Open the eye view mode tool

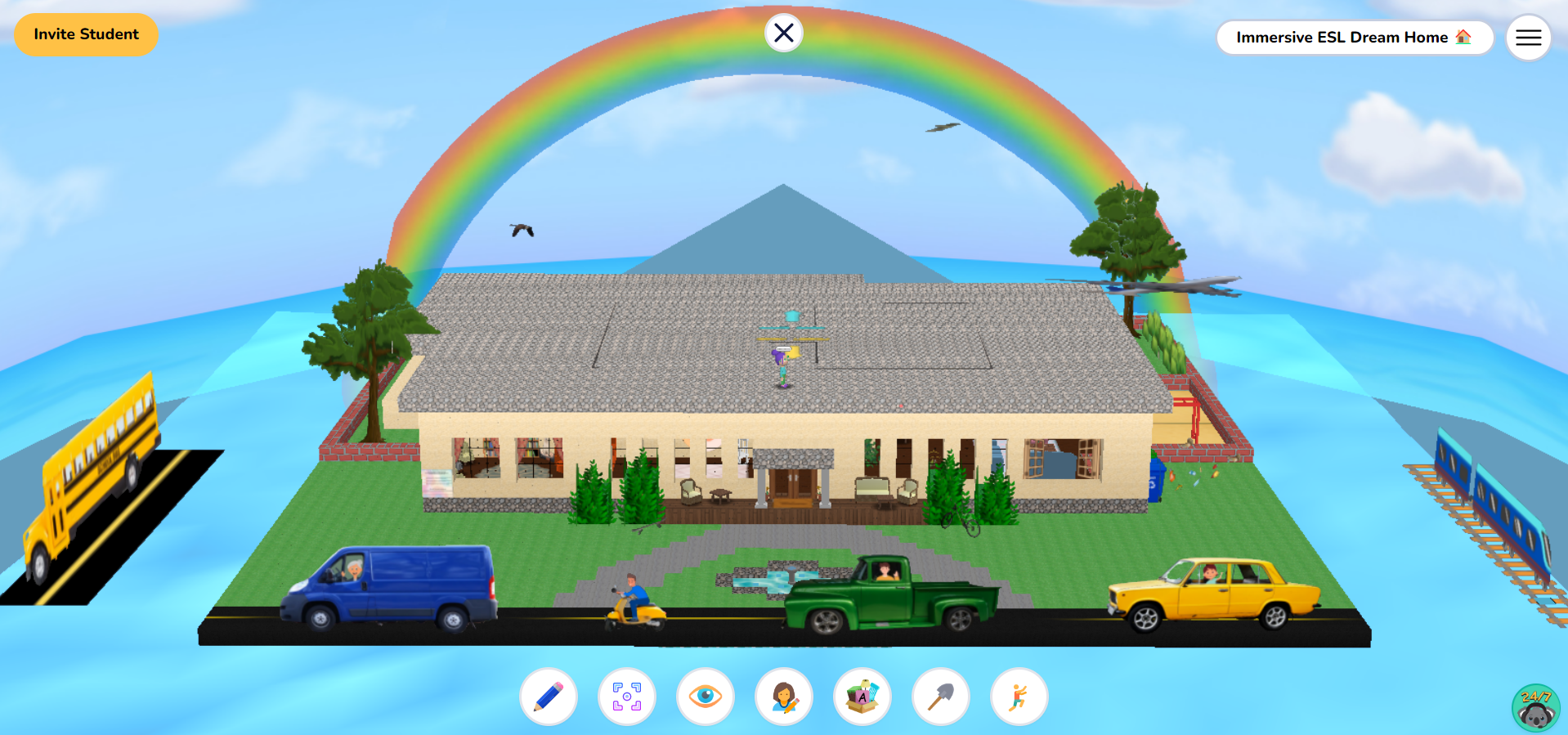706,696
